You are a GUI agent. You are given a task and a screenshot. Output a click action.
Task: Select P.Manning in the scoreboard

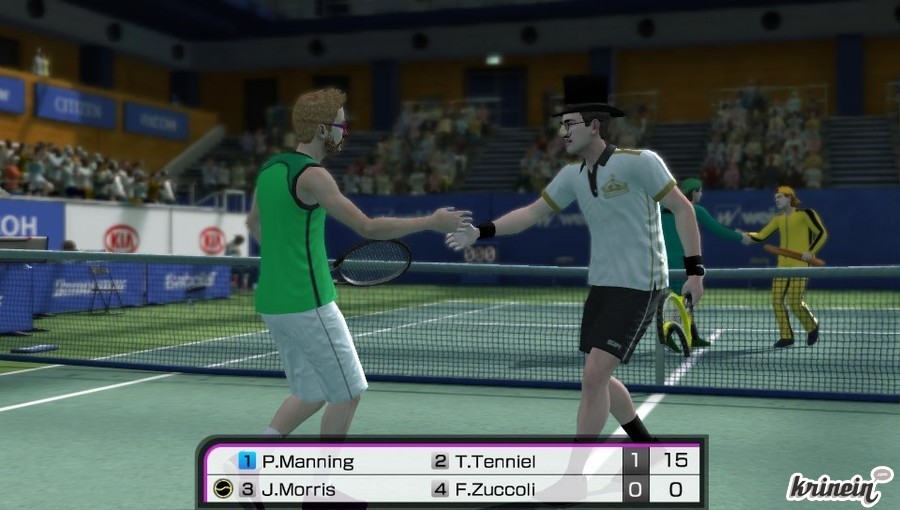307,461
